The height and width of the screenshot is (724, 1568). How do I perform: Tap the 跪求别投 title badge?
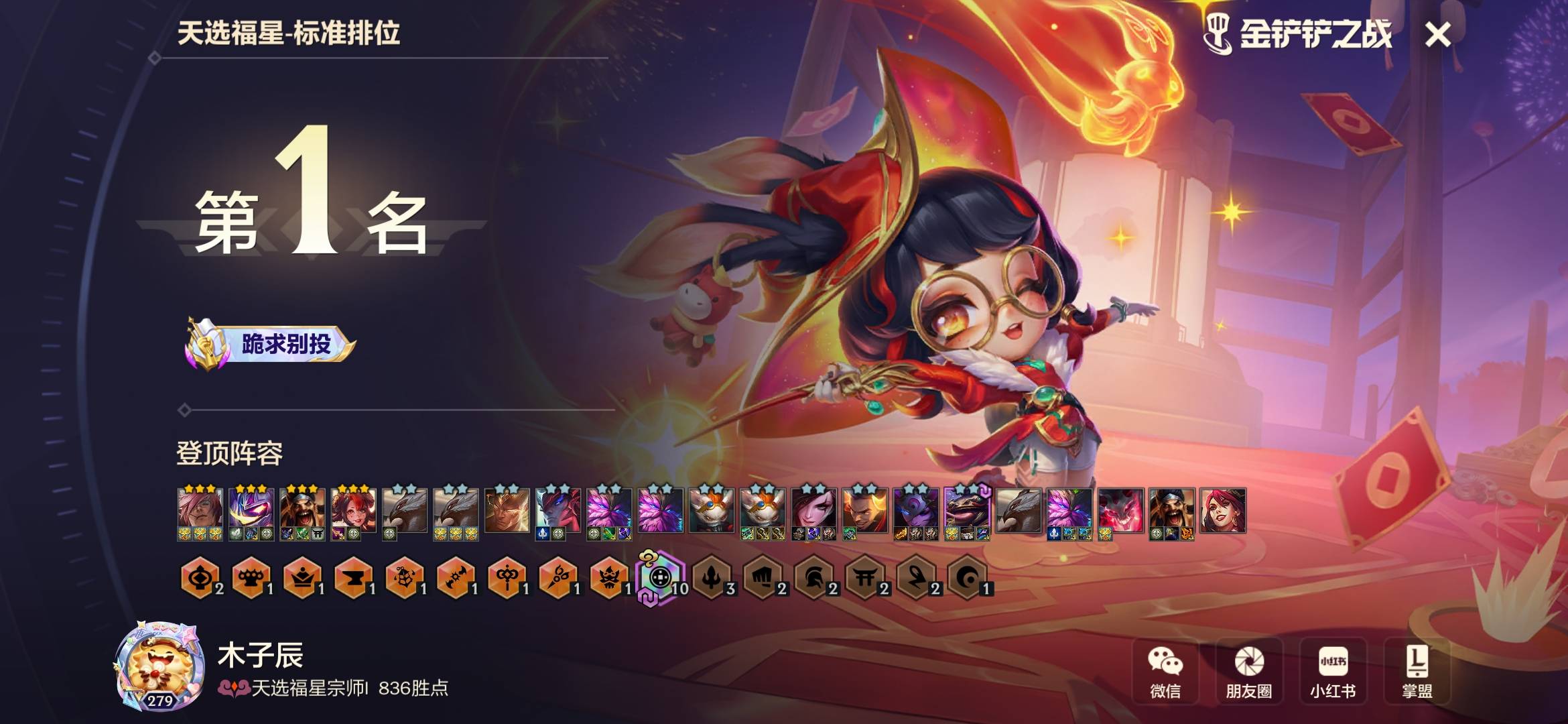(271, 345)
